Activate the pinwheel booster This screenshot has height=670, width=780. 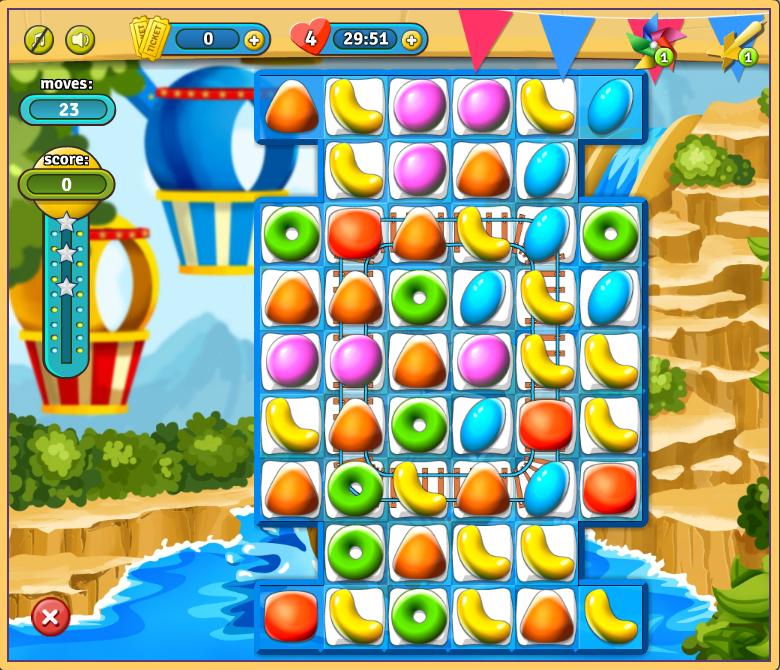654,42
